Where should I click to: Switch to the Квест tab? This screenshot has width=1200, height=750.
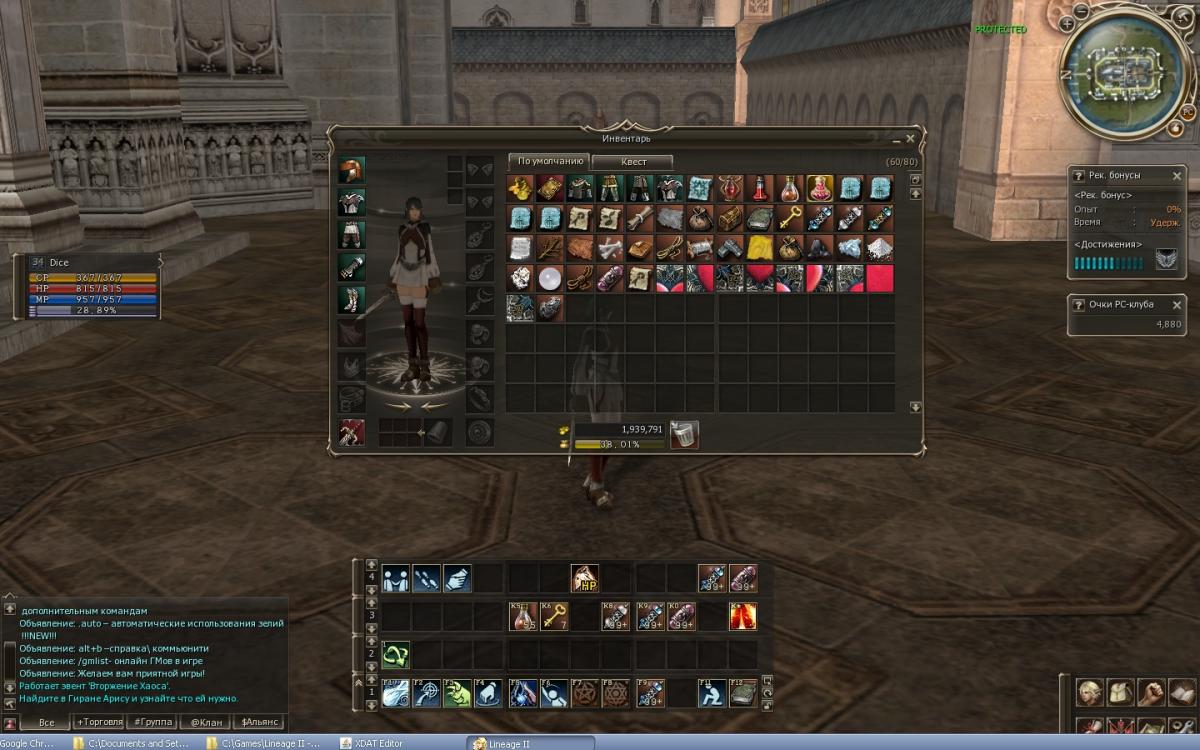coord(633,162)
